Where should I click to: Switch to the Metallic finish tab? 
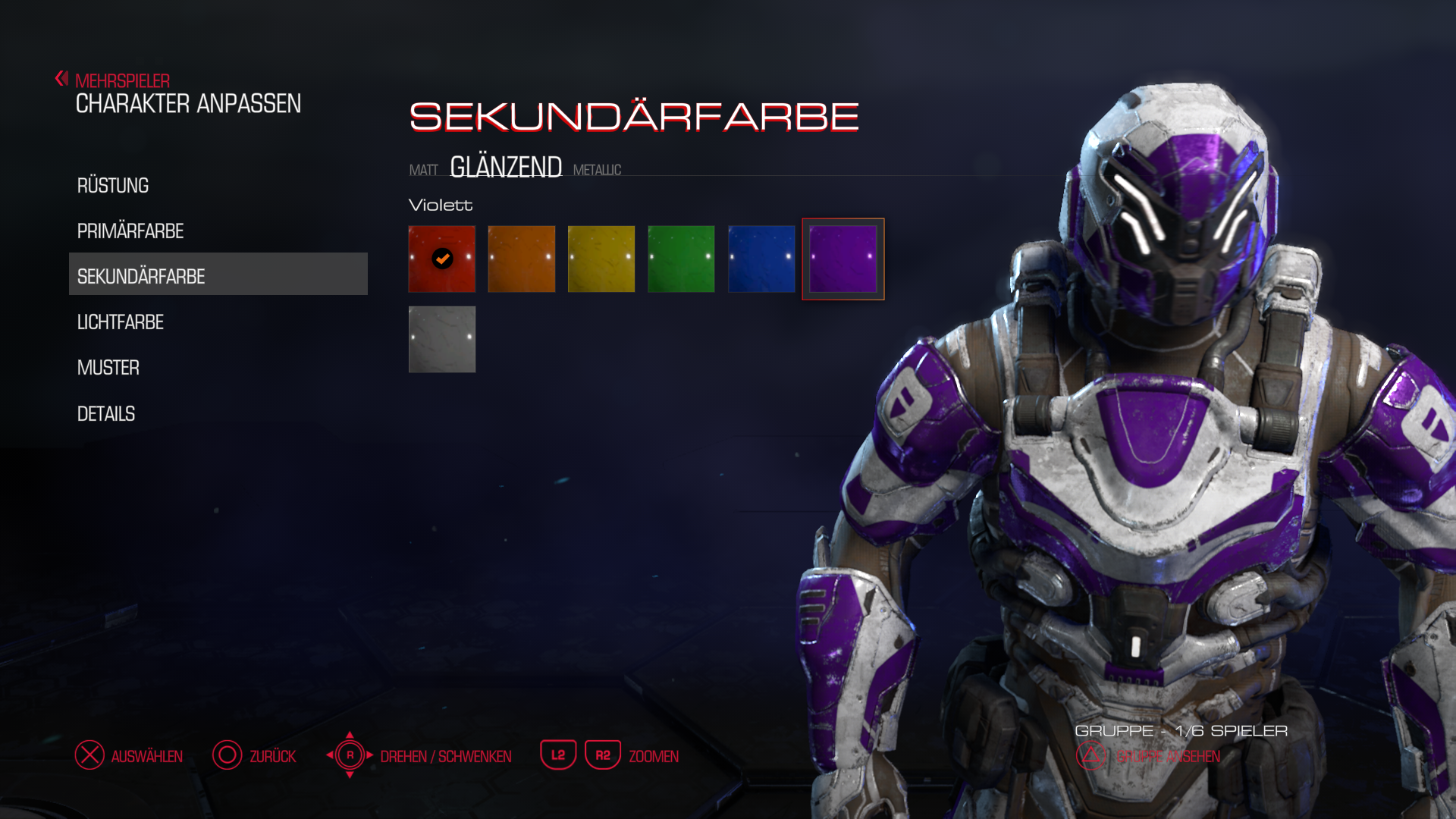point(597,170)
